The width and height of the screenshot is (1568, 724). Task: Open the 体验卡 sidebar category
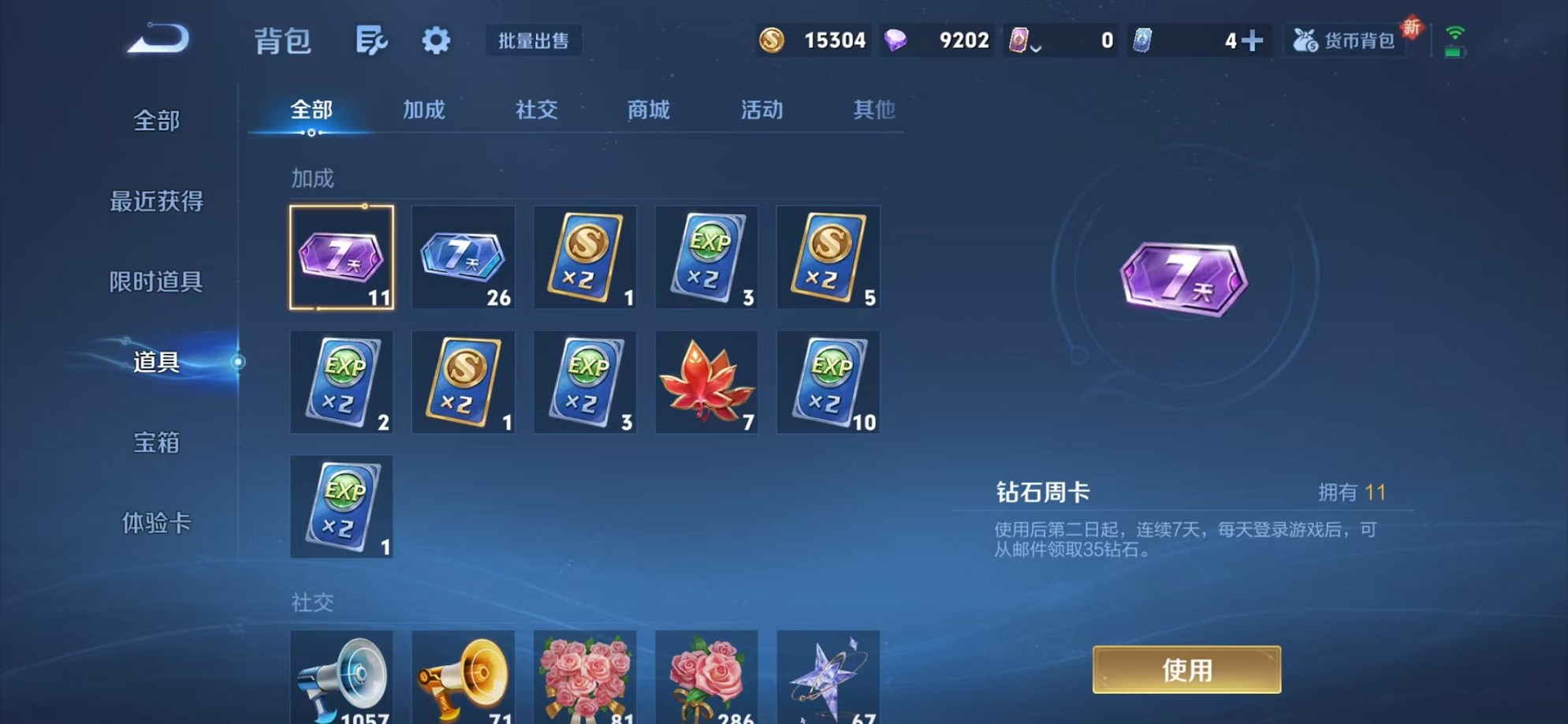[156, 524]
